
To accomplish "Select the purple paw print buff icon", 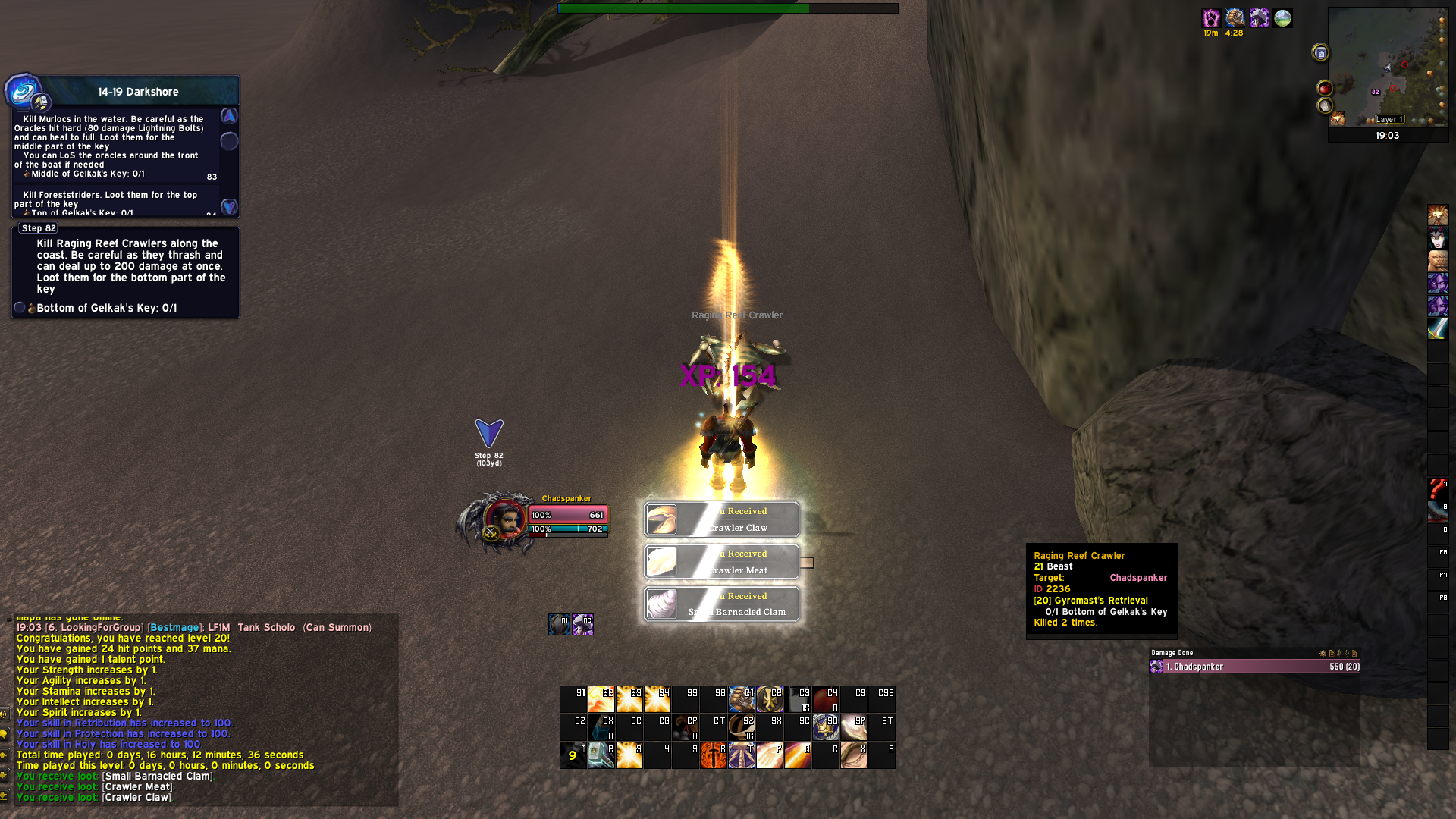I will (x=1211, y=18).
